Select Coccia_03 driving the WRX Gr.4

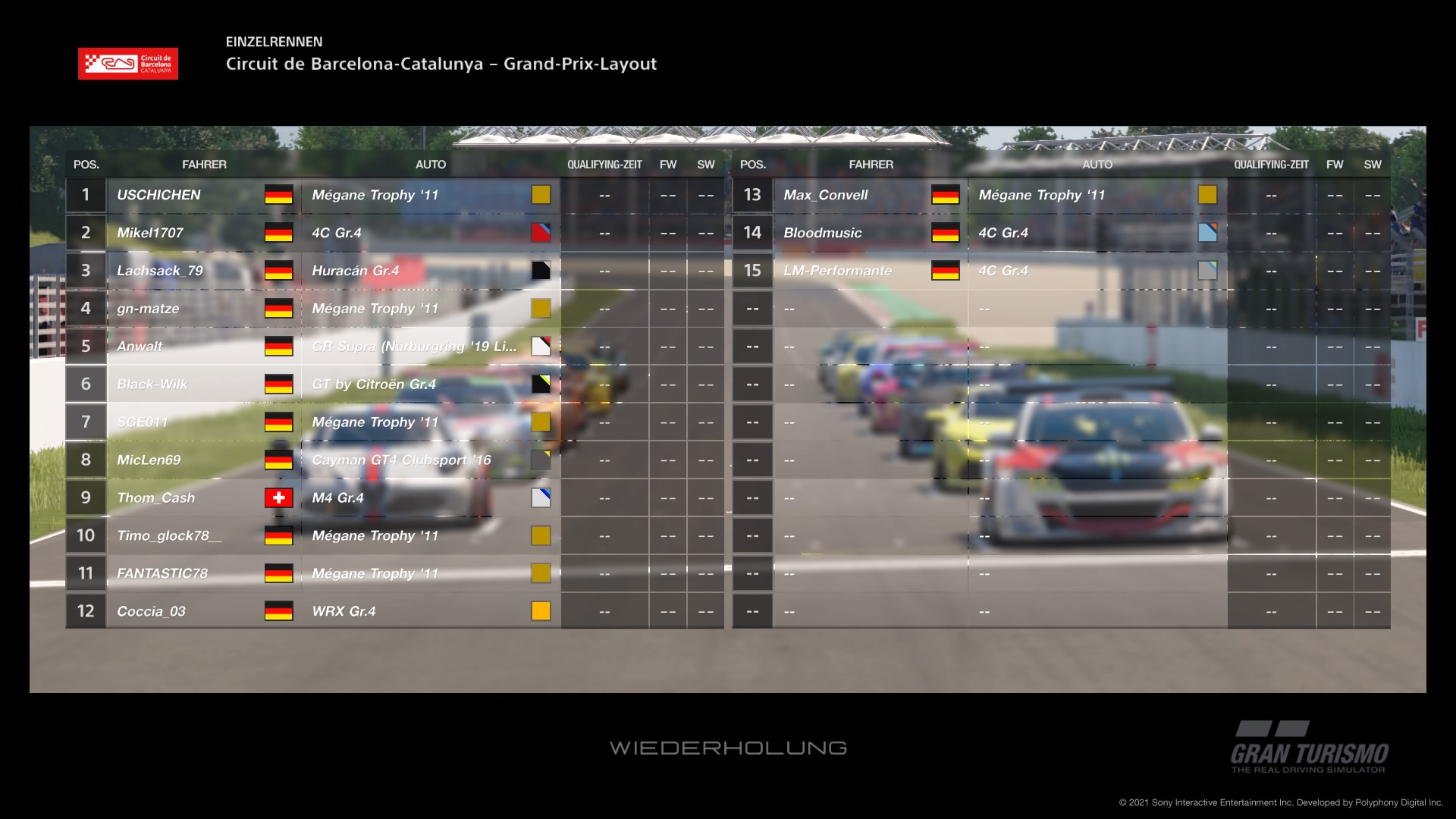[151, 611]
